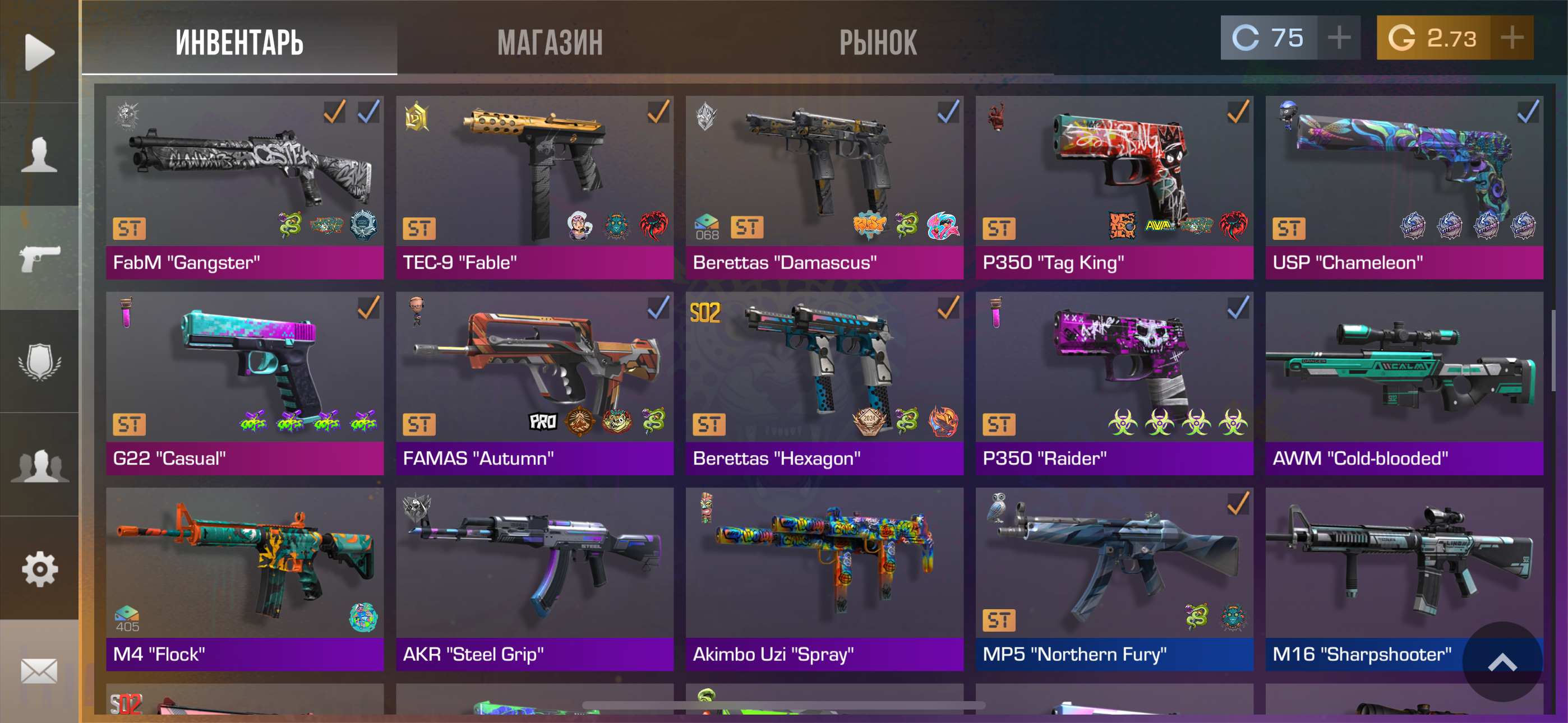Open the gear settings menu
This screenshot has width=1568, height=723.
[40, 569]
